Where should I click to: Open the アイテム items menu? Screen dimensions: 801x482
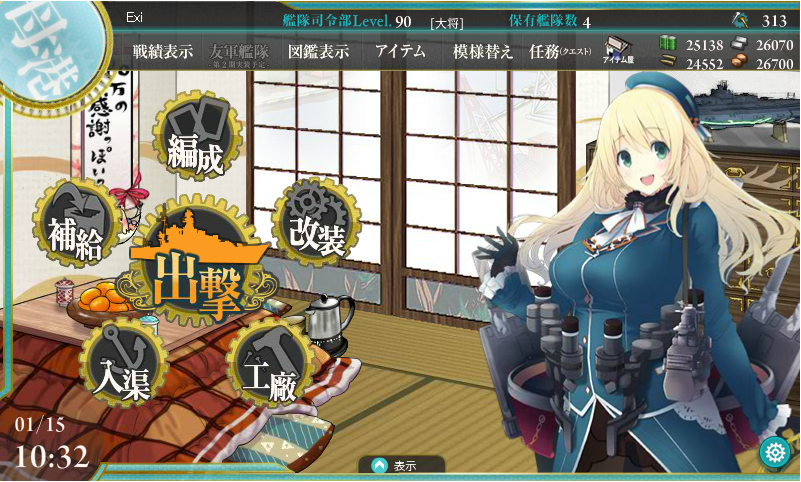[x=400, y=52]
